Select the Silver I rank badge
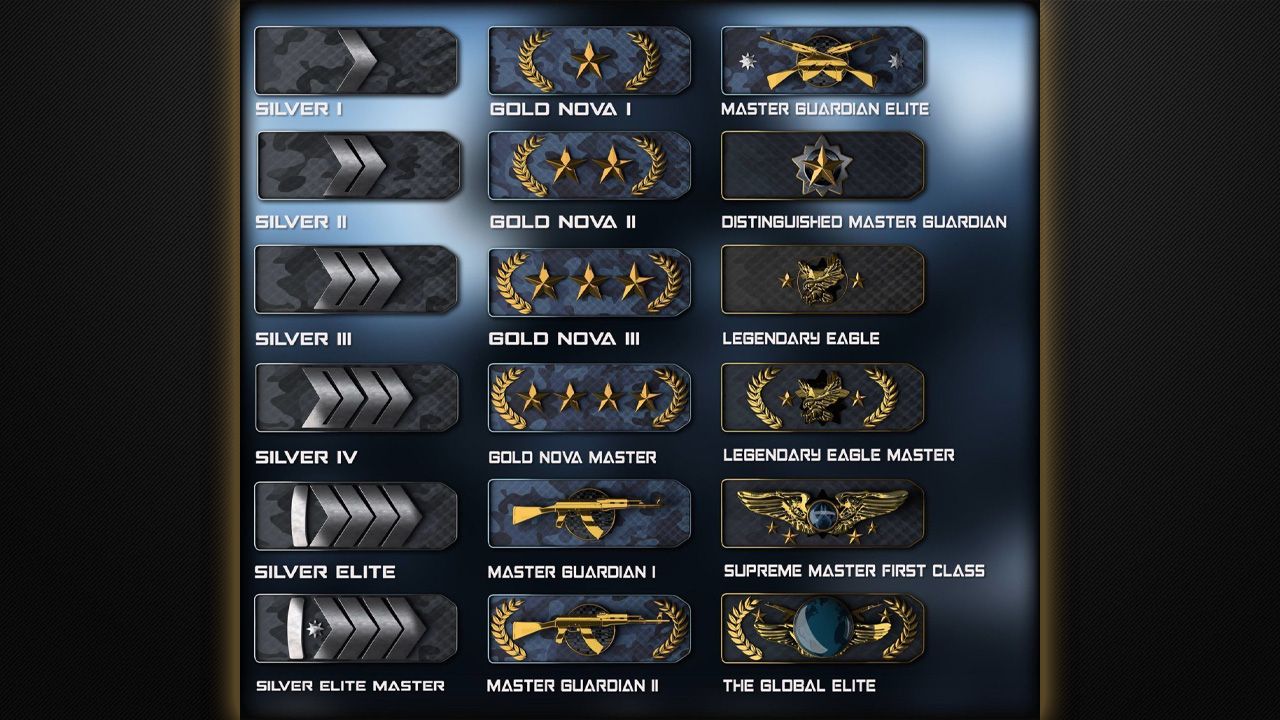The height and width of the screenshot is (720, 1280). (358, 61)
